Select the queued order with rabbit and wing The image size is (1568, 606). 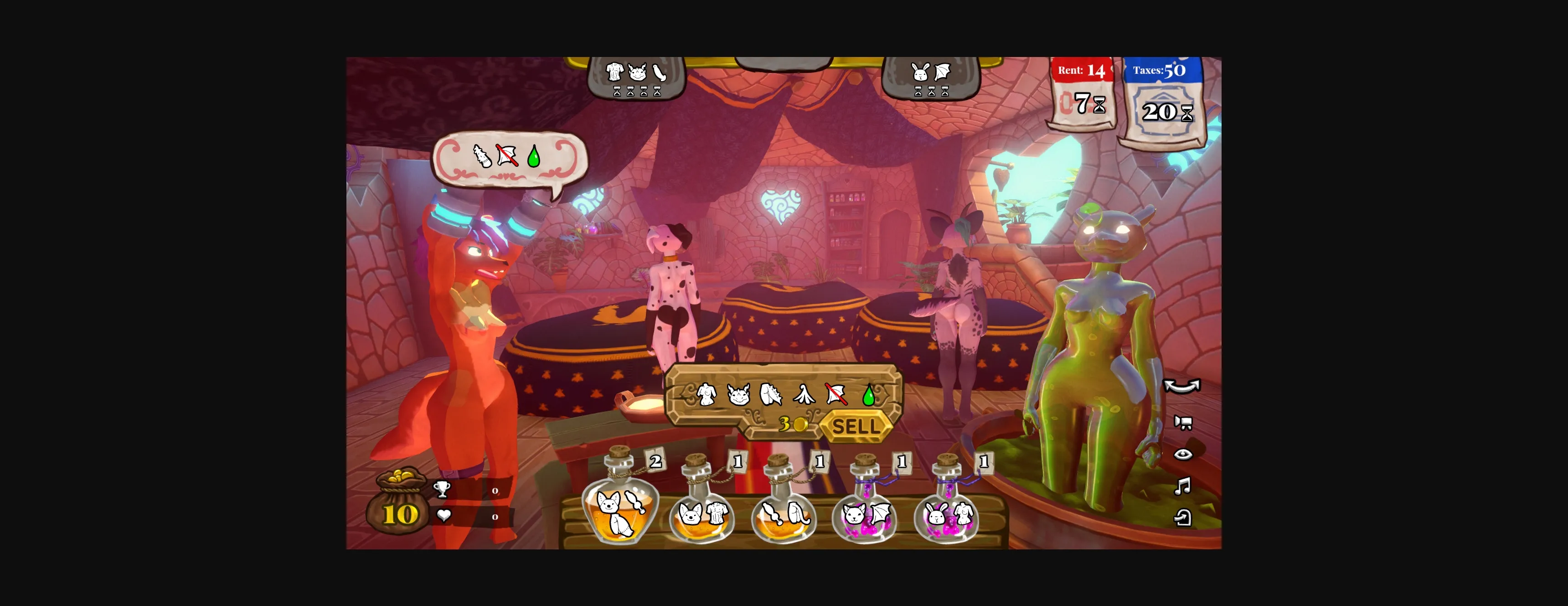[x=930, y=78]
